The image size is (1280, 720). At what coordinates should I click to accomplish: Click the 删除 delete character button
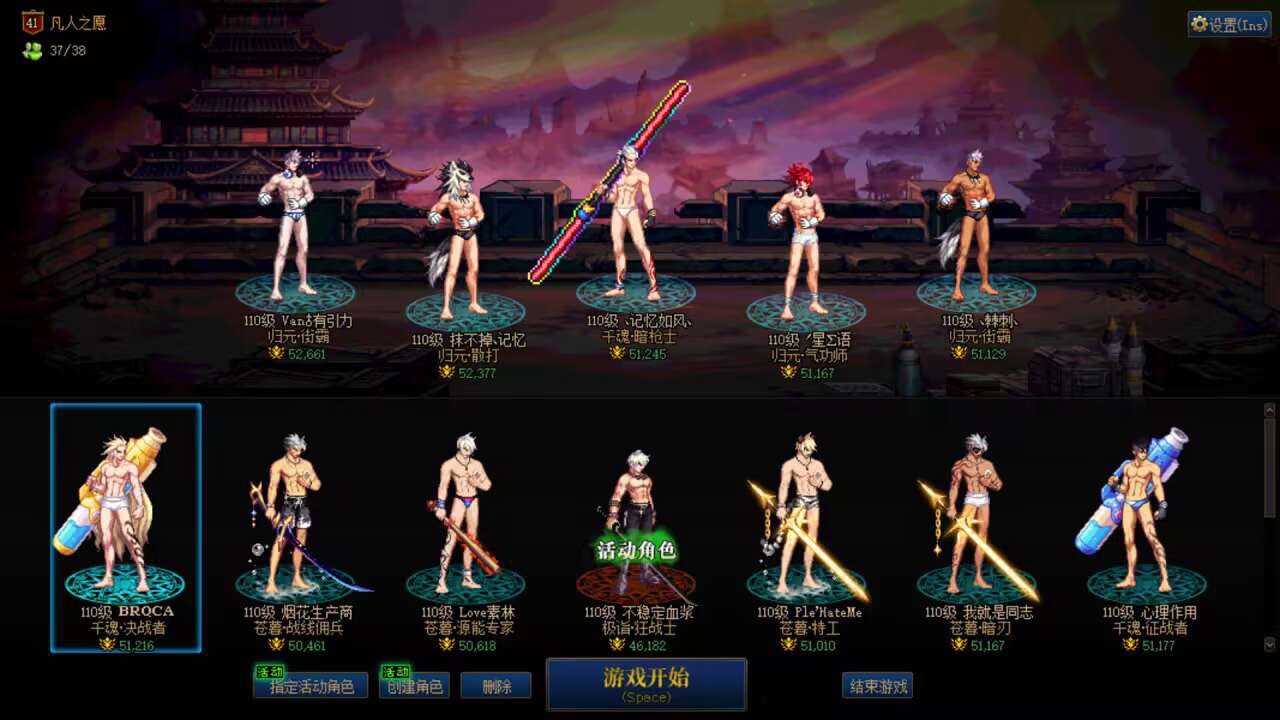pyautogui.click(x=496, y=686)
